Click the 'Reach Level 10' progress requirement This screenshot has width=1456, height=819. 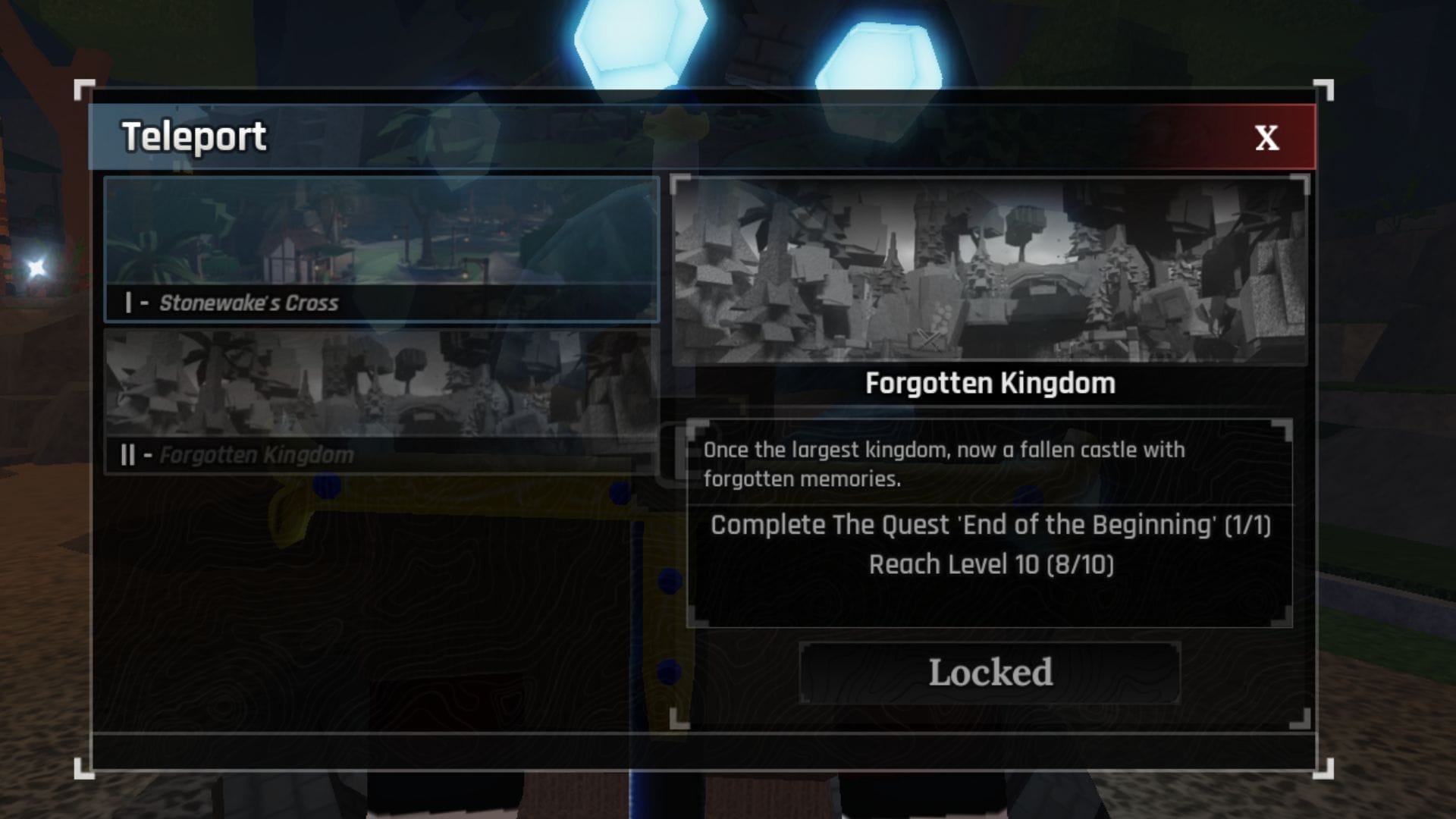click(988, 566)
